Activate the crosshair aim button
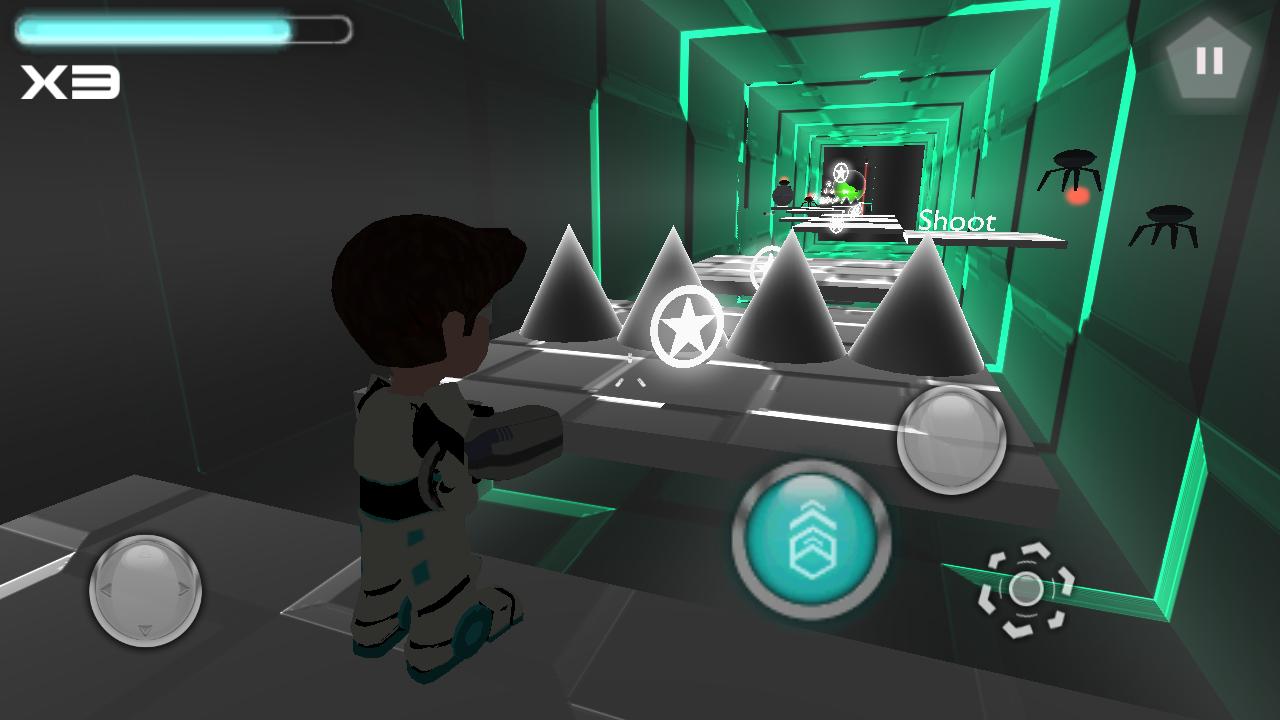The height and width of the screenshot is (720, 1280). pos(1025,589)
